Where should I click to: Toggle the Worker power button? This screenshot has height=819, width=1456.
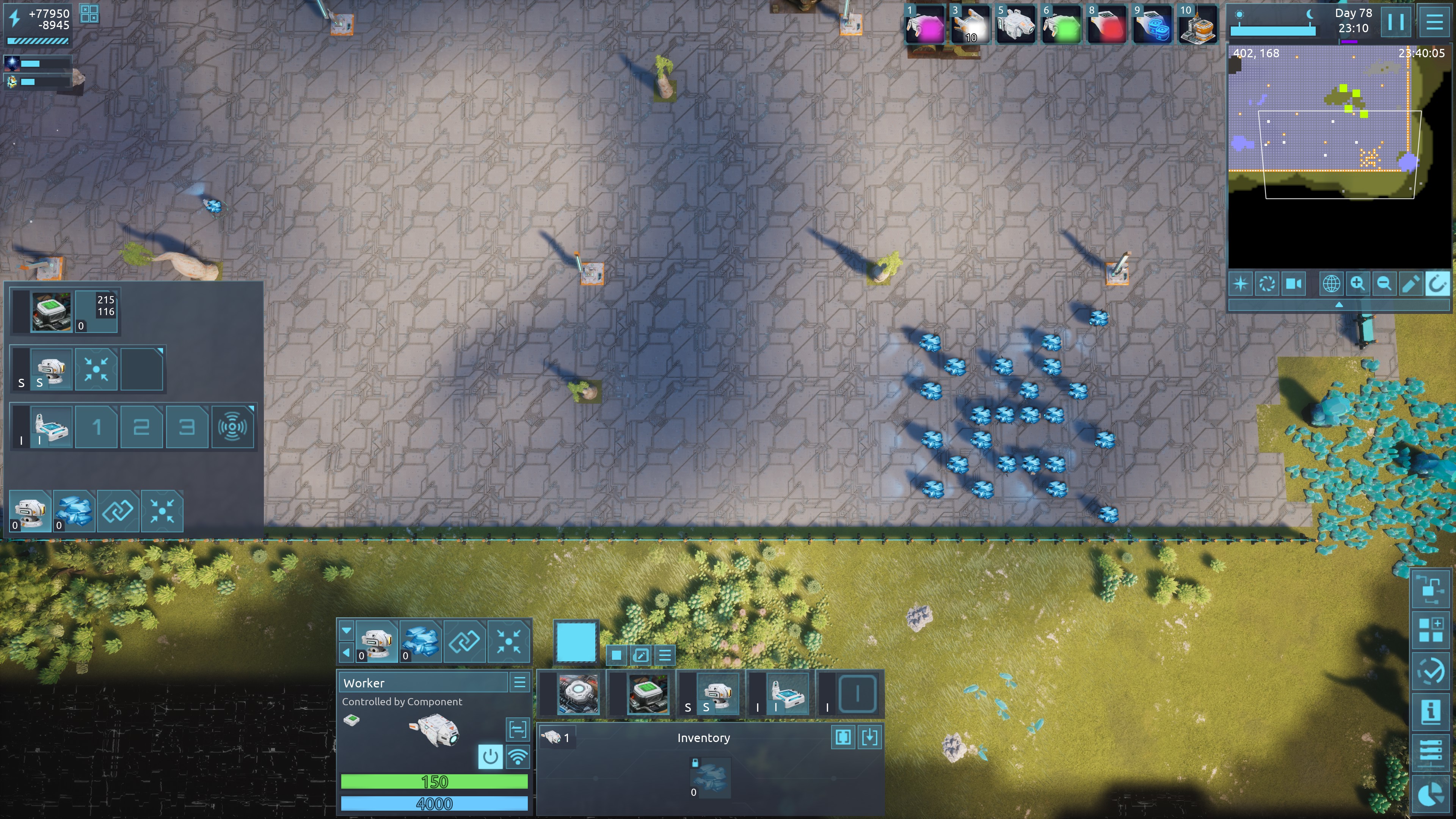[490, 757]
